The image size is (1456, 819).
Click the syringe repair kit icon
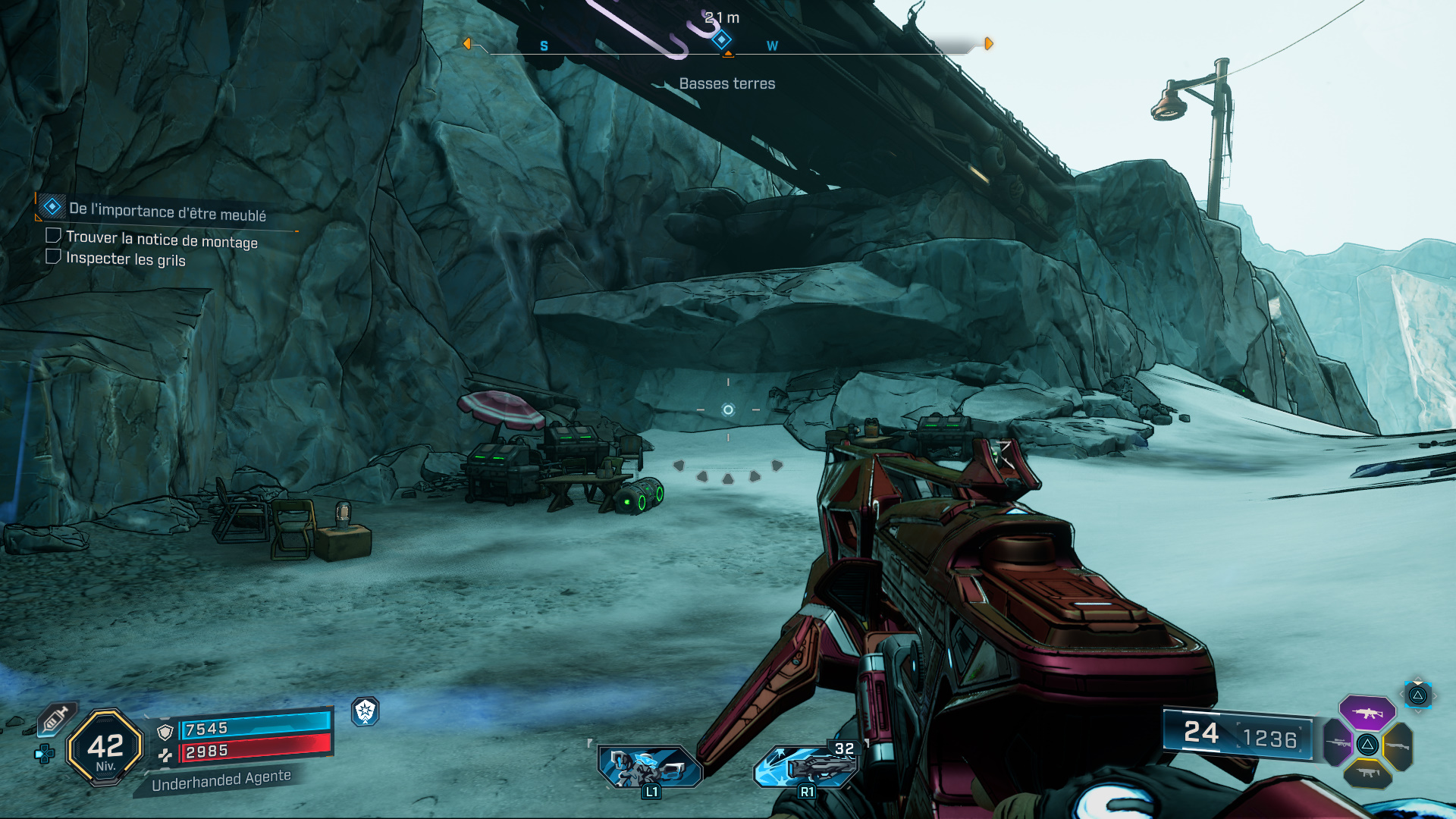pyautogui.click(x=55, y=718)
